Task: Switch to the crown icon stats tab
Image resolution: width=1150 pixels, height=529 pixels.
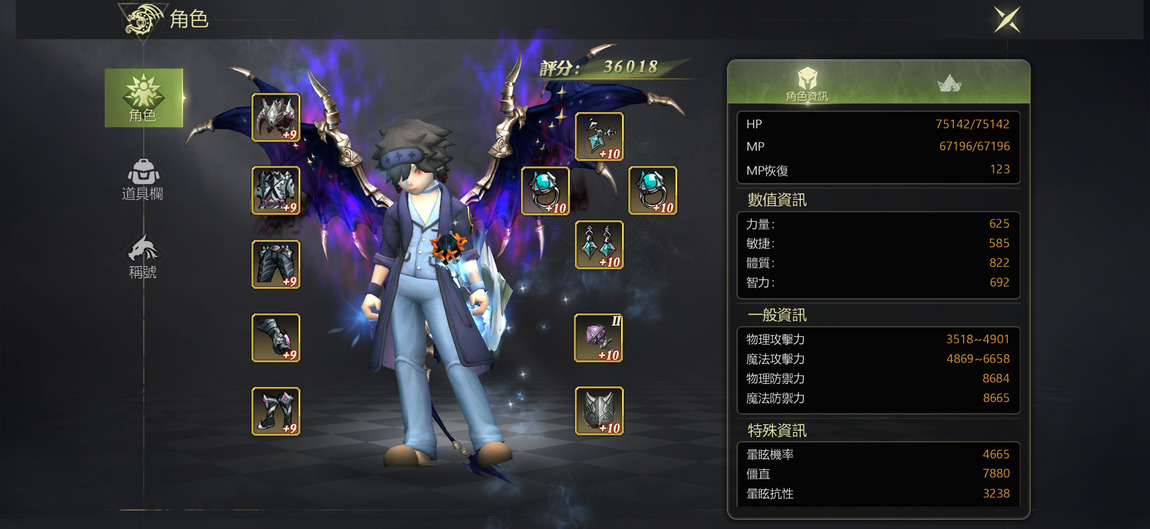Action: (x=949, y=84)
